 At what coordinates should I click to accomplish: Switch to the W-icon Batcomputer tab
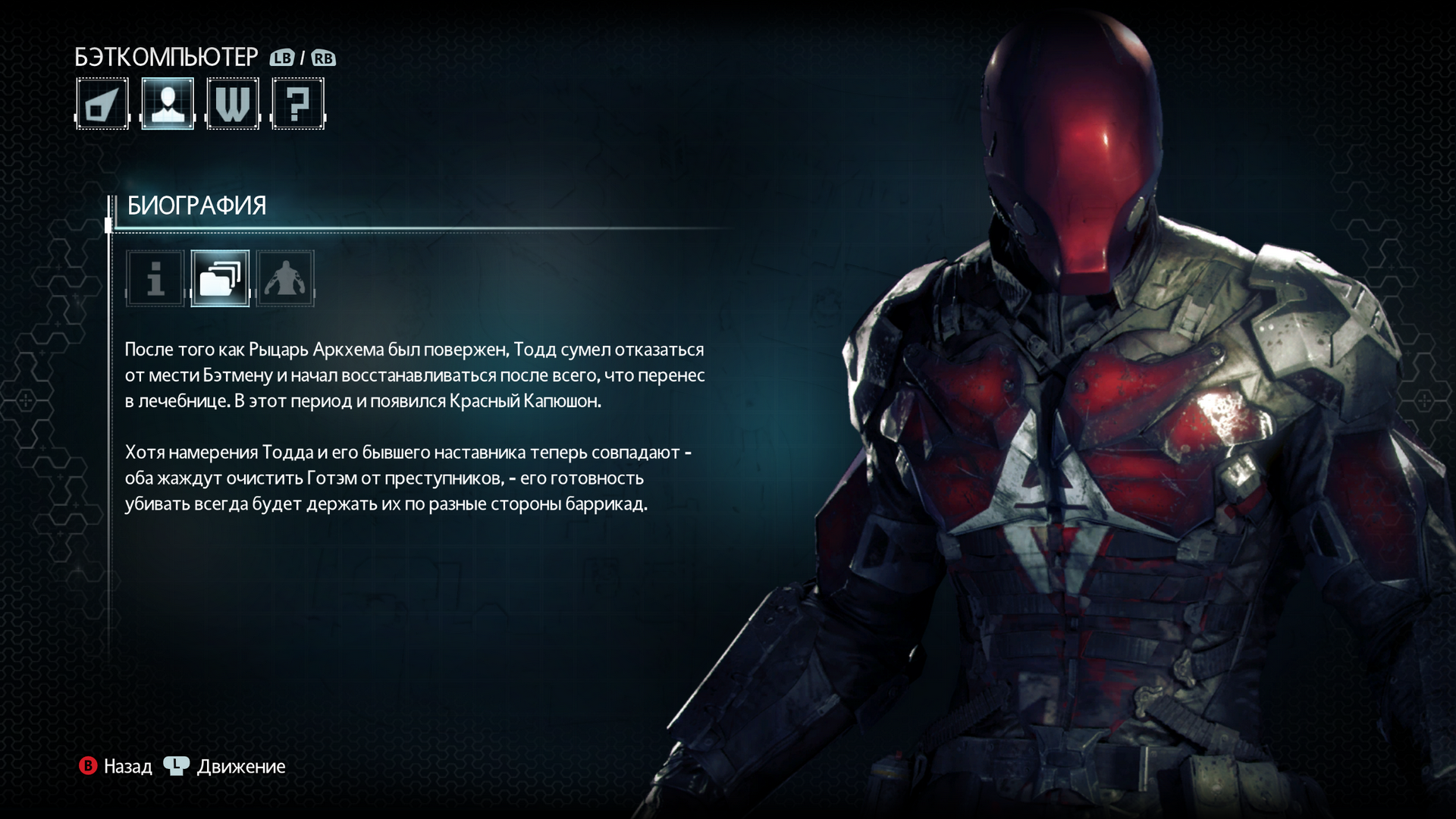[233, 104]
